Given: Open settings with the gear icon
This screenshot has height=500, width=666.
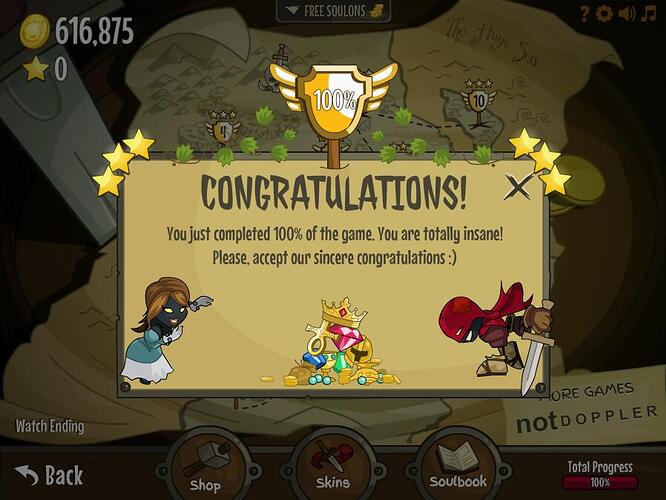Looking at the screenshot, I should coord(605,13).
